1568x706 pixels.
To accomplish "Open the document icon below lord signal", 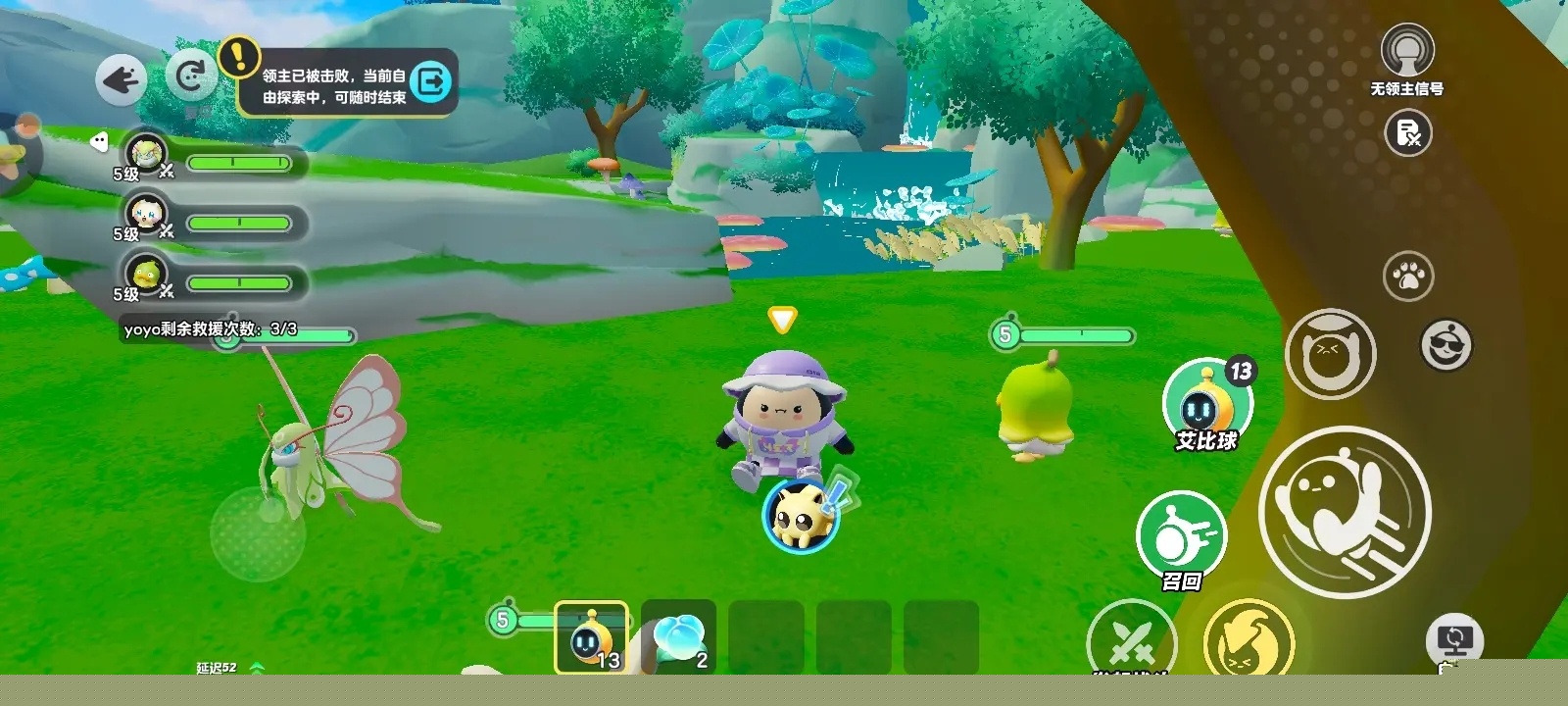I will [1408, 133].
